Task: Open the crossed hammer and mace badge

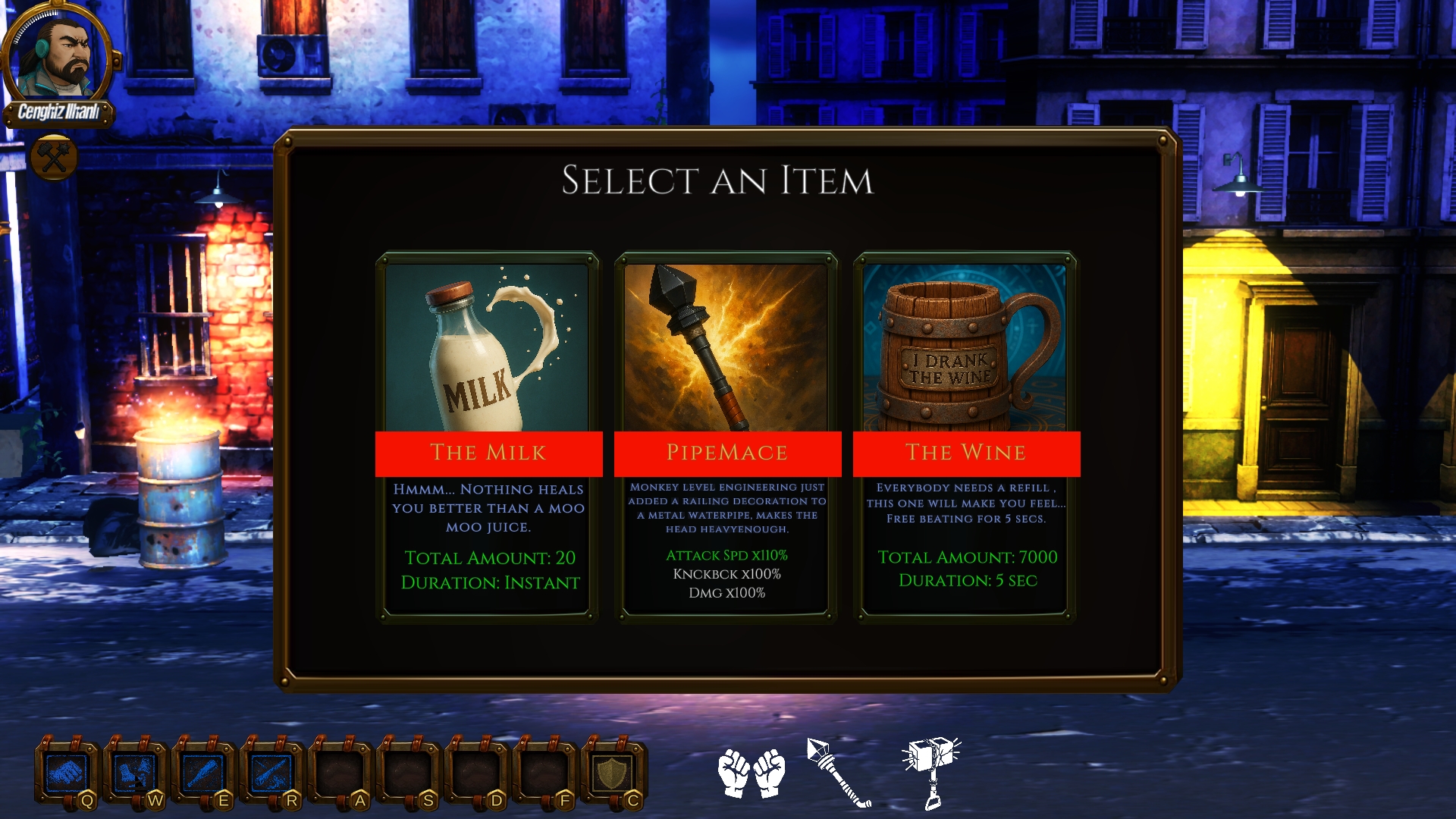Action: [54, 157]
